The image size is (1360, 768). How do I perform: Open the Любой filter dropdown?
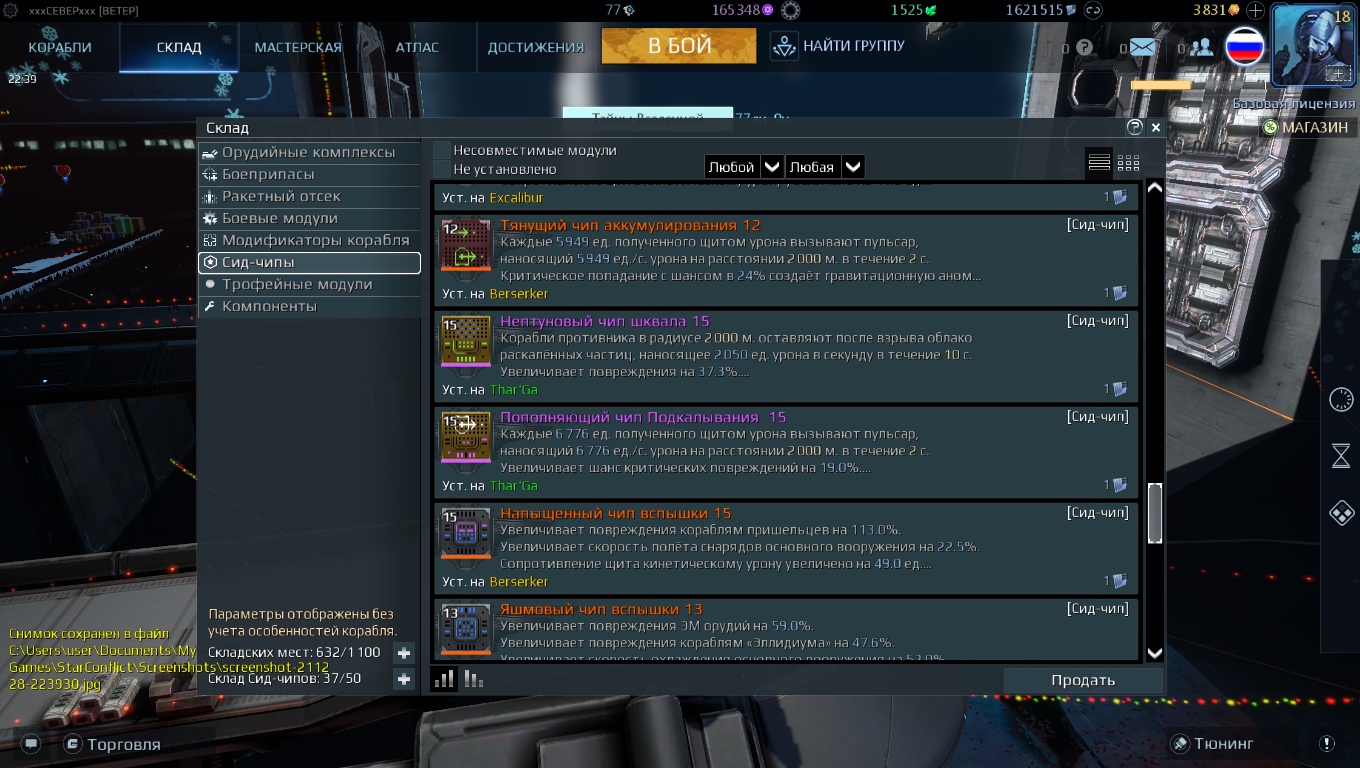pyautogui.click(x=743, y=167)
